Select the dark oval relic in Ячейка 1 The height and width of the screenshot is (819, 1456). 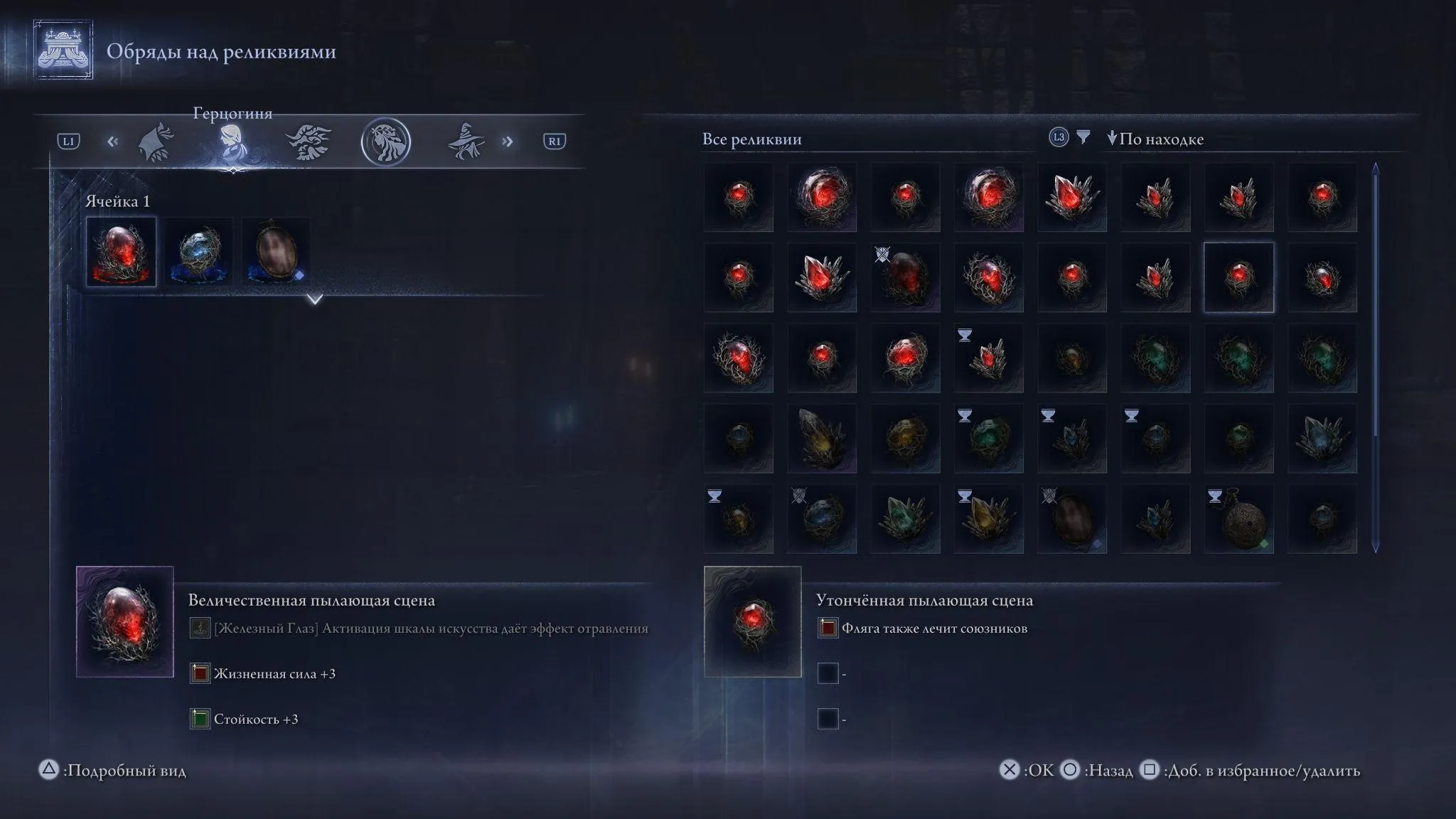276,252
